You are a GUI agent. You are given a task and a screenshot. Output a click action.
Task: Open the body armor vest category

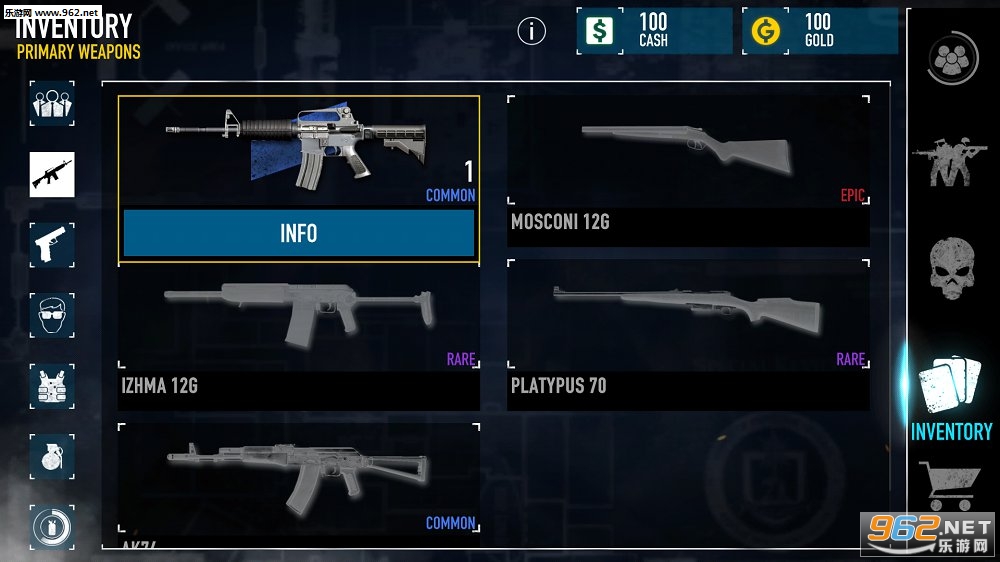point(52,385)
